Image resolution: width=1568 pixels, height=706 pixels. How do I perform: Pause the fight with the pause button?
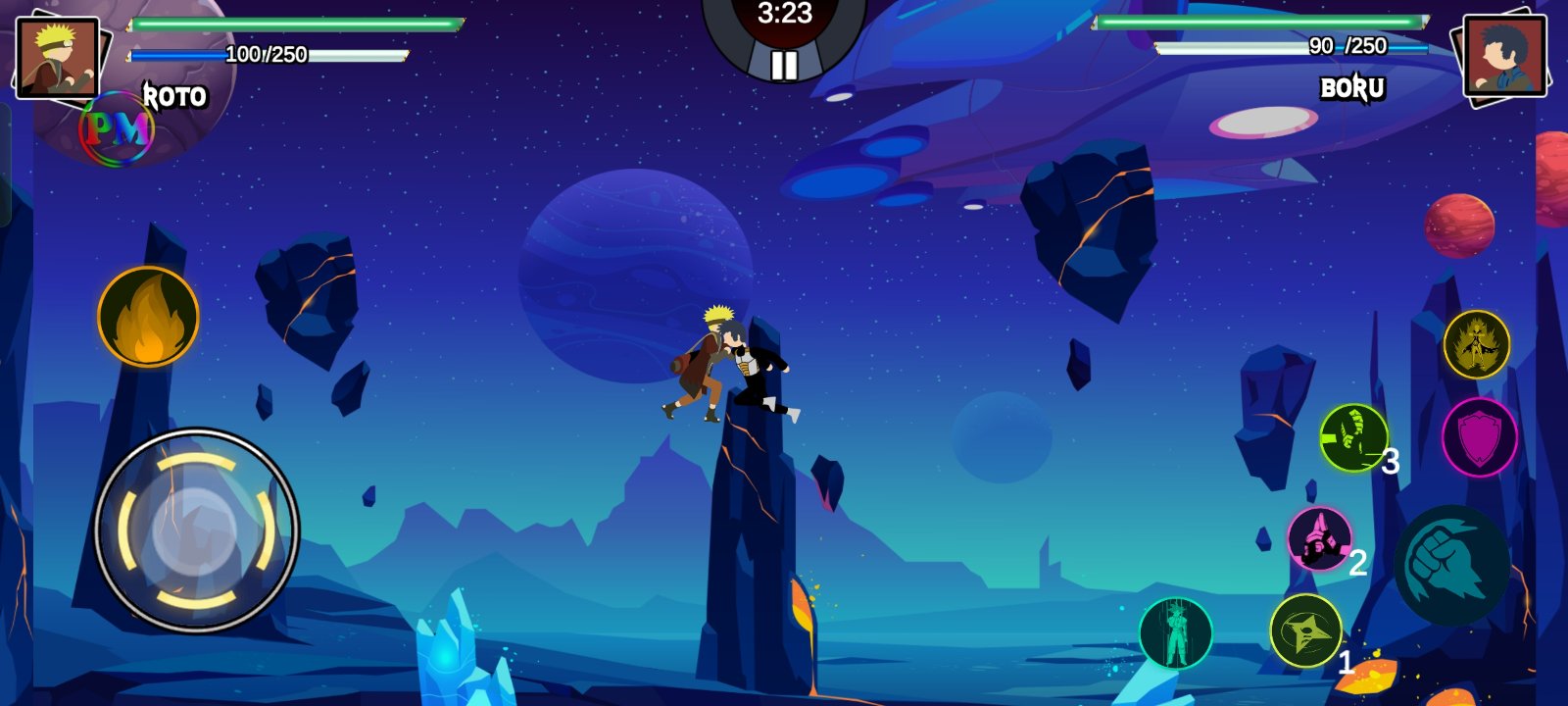pos(784,65)
